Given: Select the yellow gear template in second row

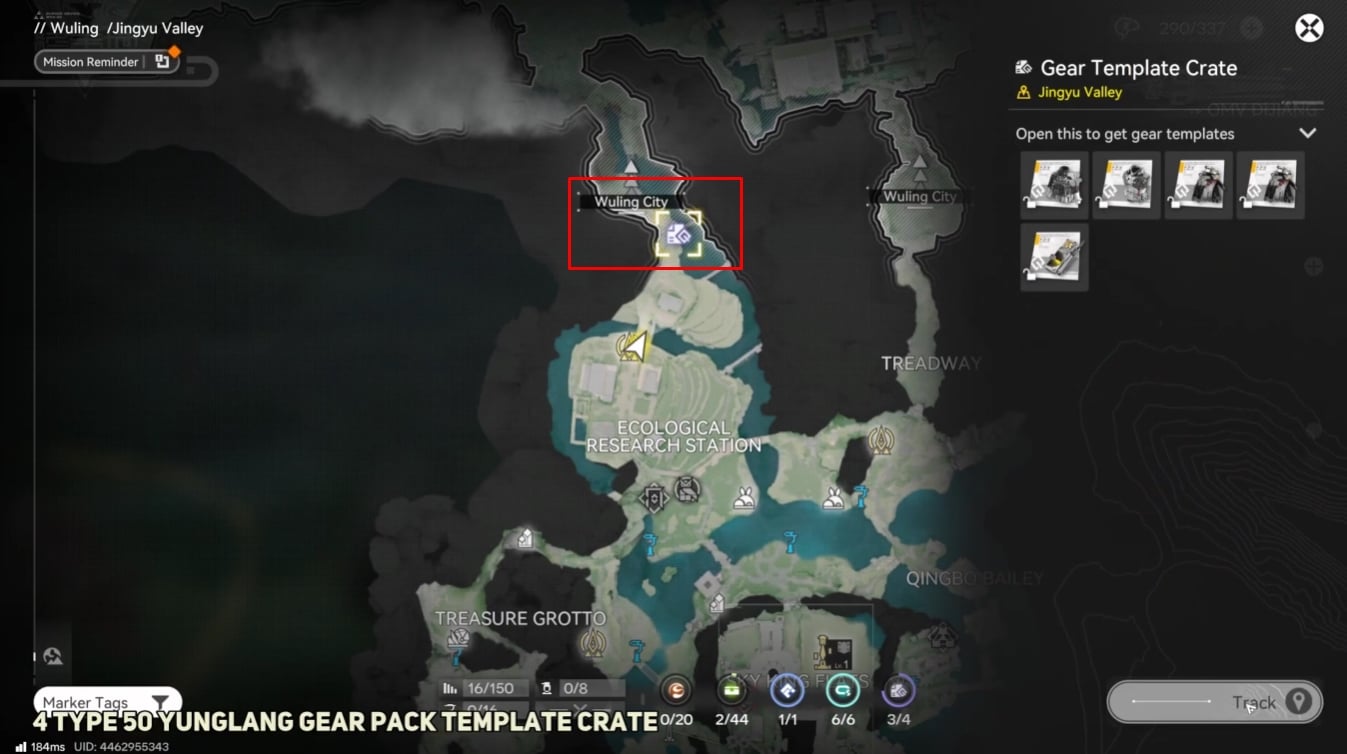Looking at the screenshot, I should click(x=1054, y=258).
